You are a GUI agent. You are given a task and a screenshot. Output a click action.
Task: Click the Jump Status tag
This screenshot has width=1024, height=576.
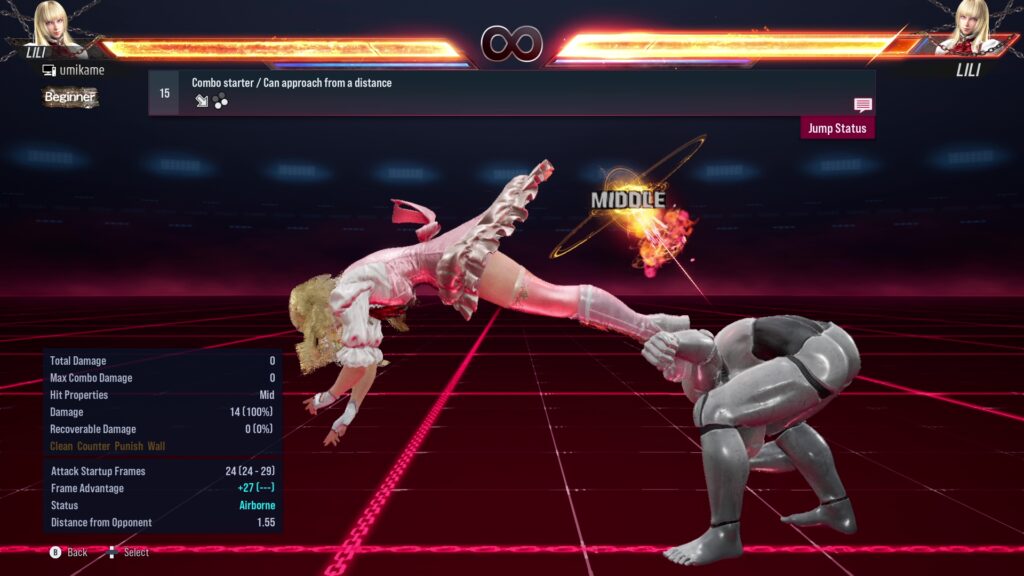[x=837, y=128]
